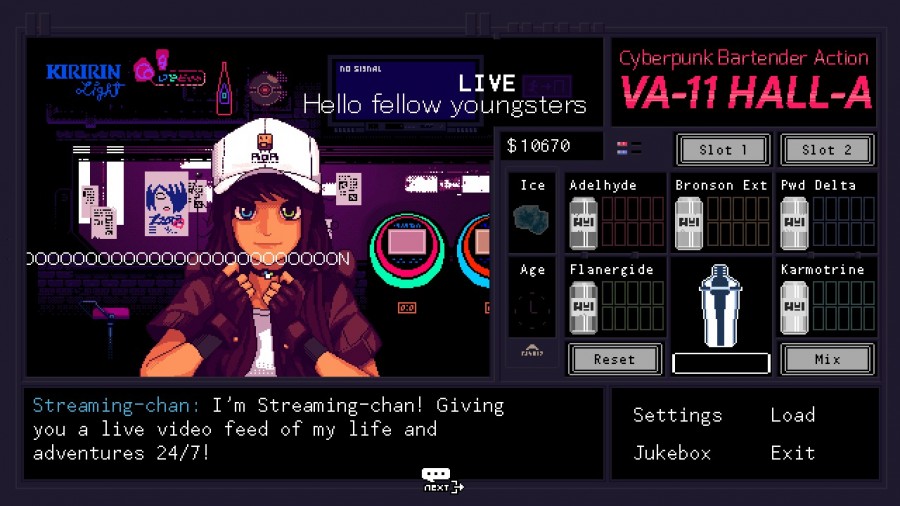
Task: Click the Reset button
Action: click(614, 359)
